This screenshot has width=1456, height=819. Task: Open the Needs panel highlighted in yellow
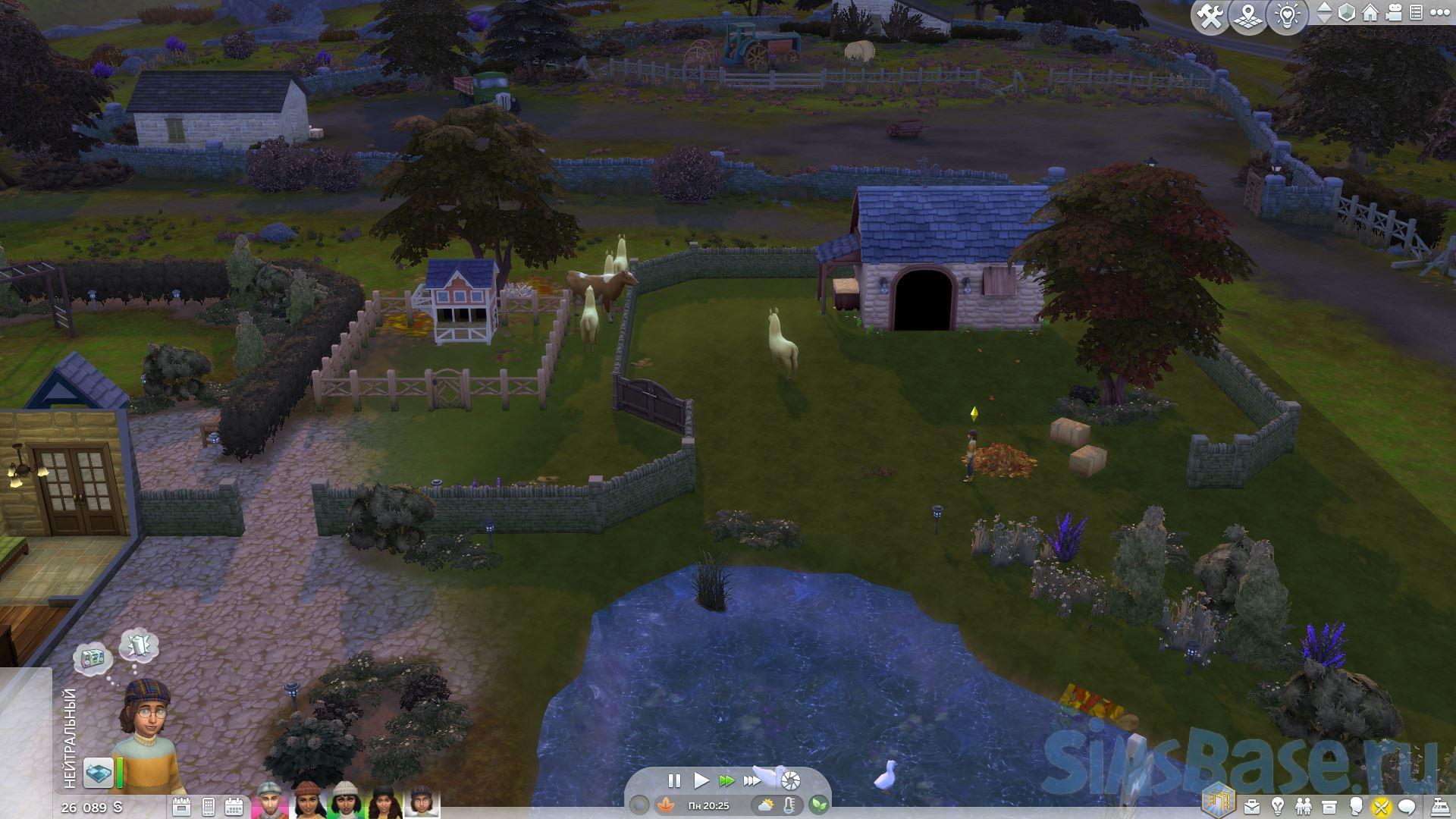(x=1381, y=806)
